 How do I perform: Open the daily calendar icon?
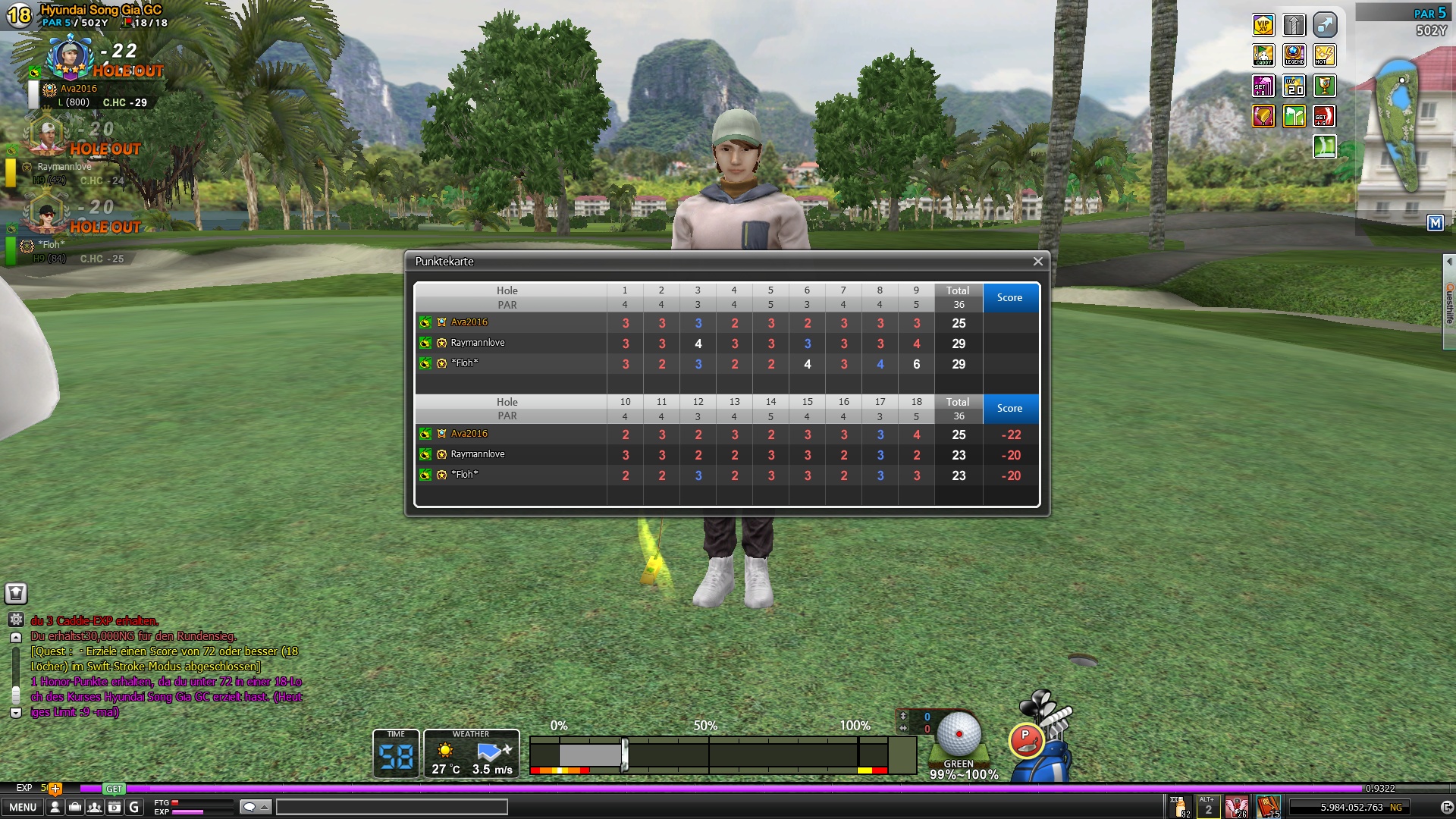(x=115, y=808)
